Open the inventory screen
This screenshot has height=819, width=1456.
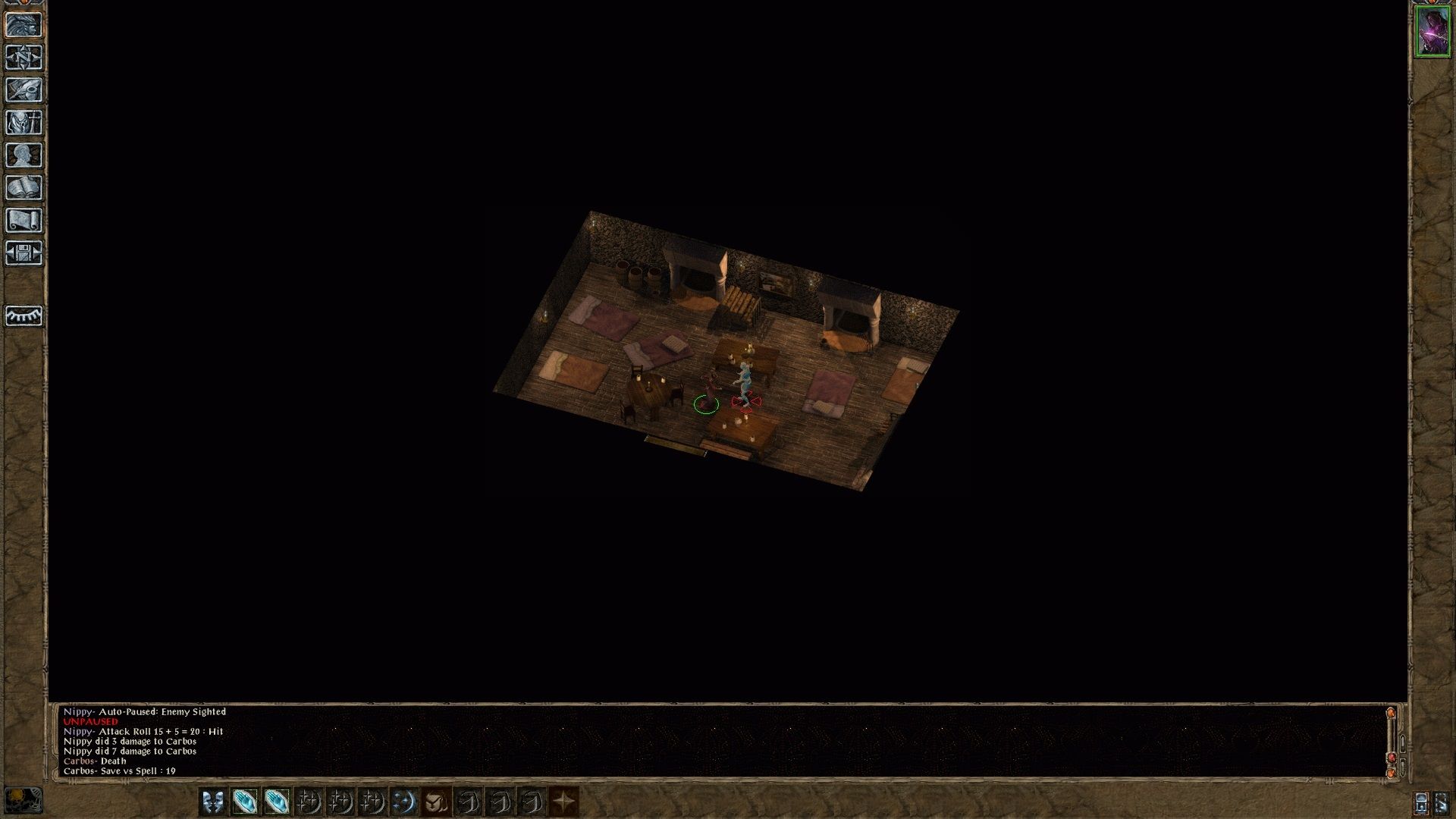[x=24, y=122]
